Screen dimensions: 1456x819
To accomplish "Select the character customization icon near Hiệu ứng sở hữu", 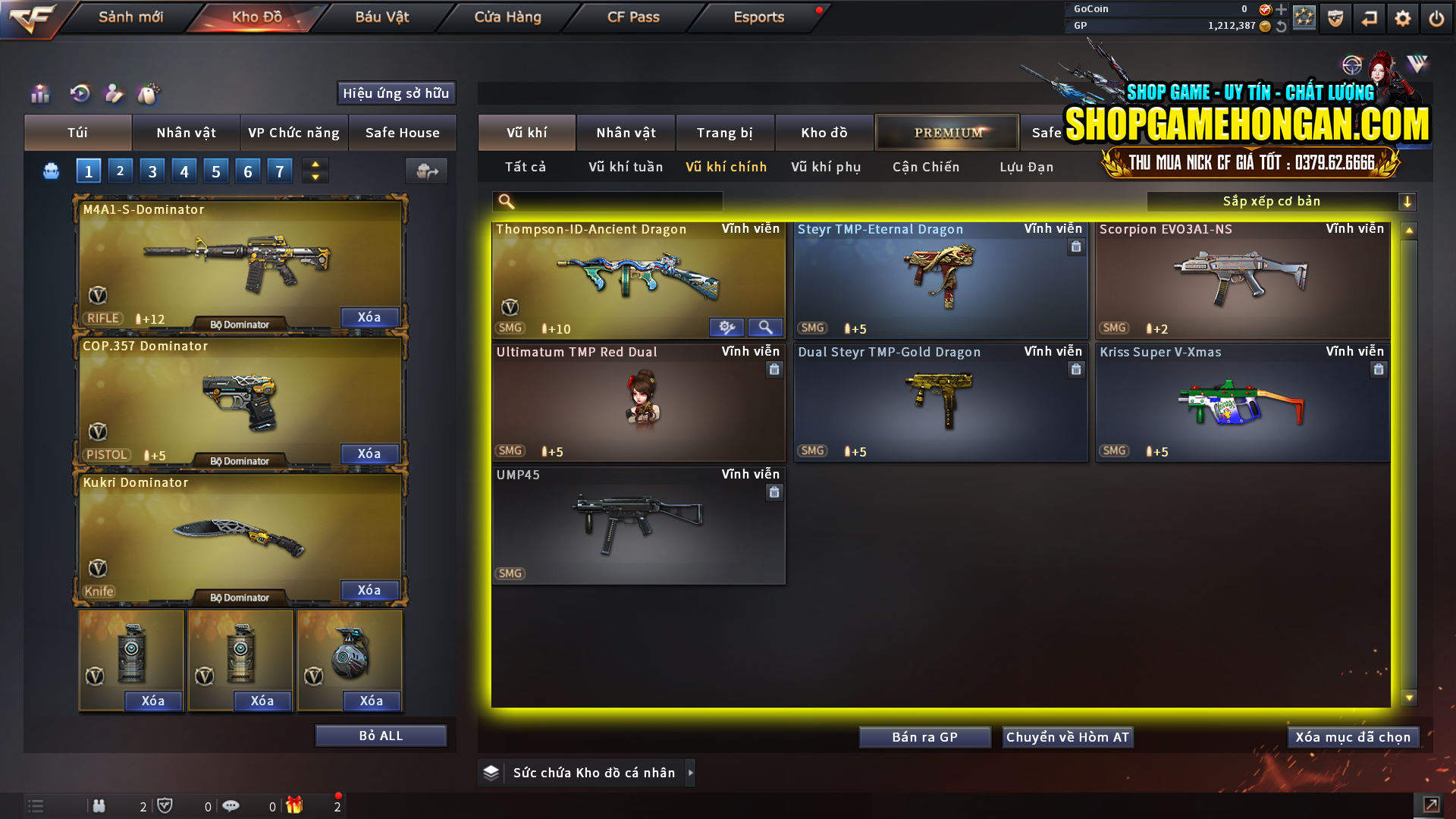I will coord(114,94).
